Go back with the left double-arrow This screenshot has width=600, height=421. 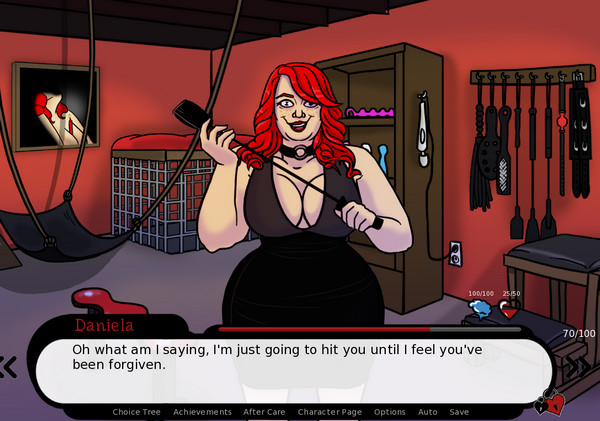pos(8,367)
